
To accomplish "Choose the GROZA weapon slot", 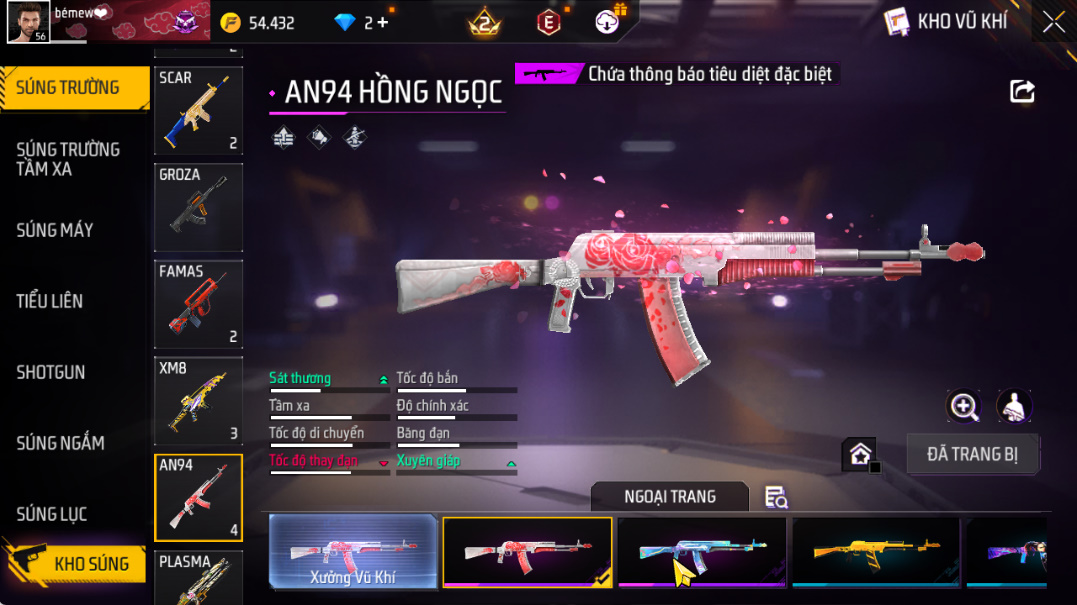I will click(198, 207).
